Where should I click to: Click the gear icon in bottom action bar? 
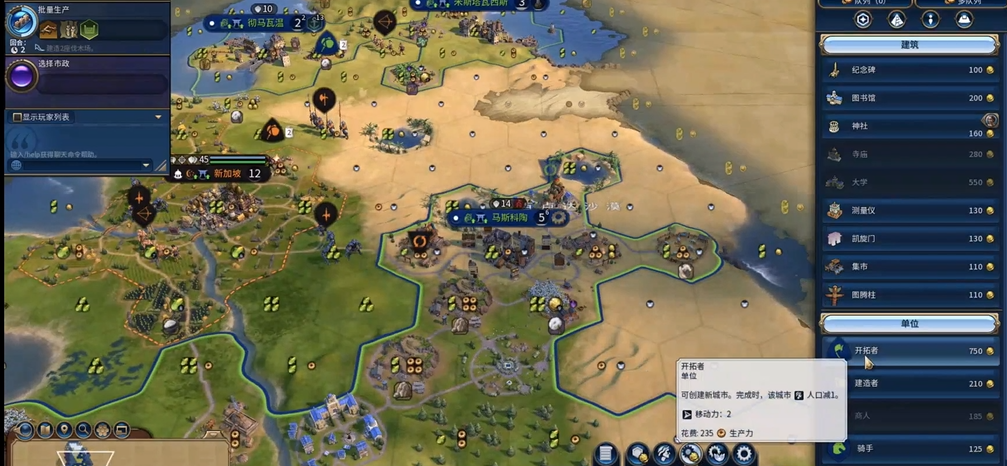[743, 454]
